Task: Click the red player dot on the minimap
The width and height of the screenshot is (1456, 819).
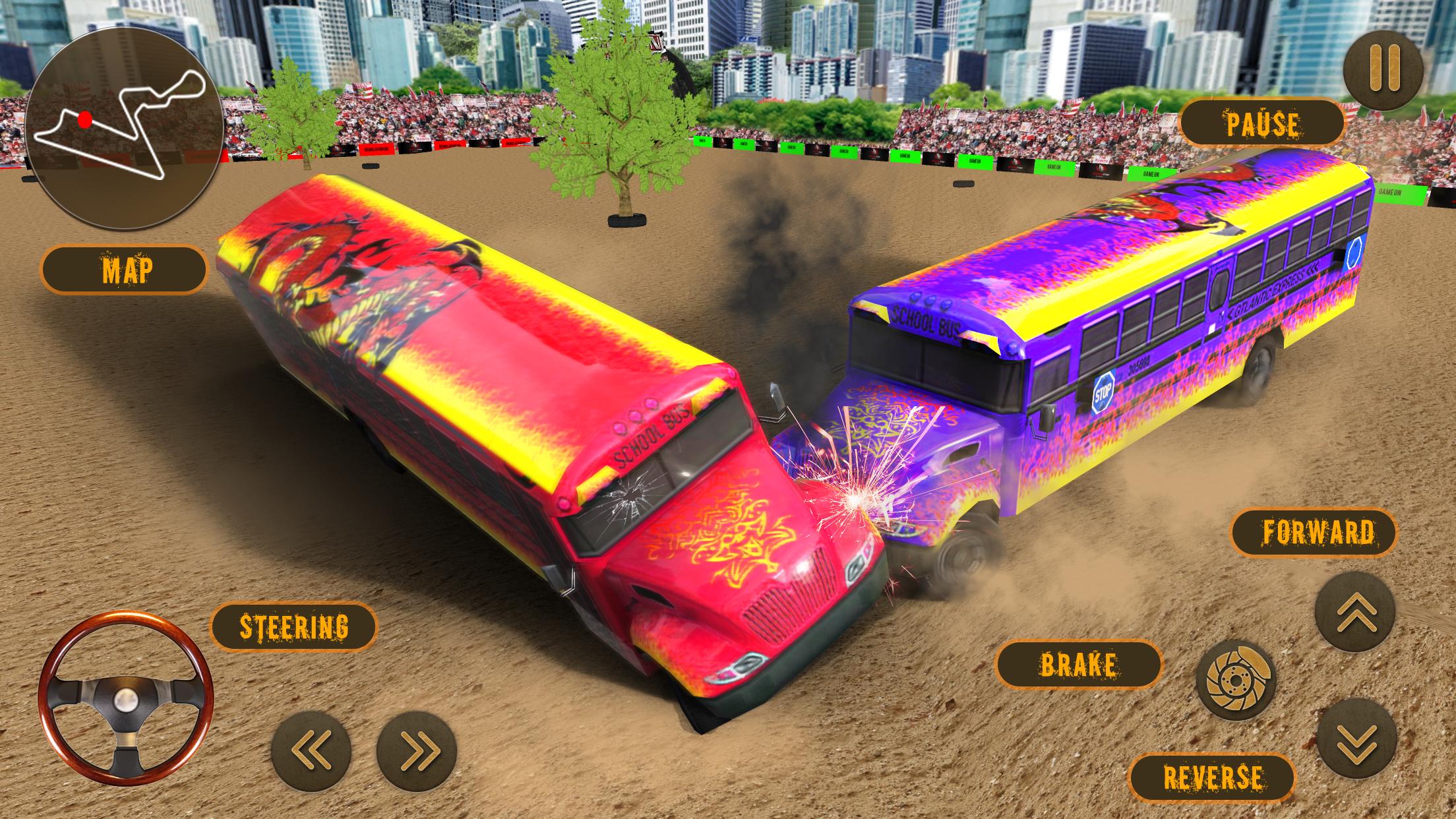Action: coord(84,119)
